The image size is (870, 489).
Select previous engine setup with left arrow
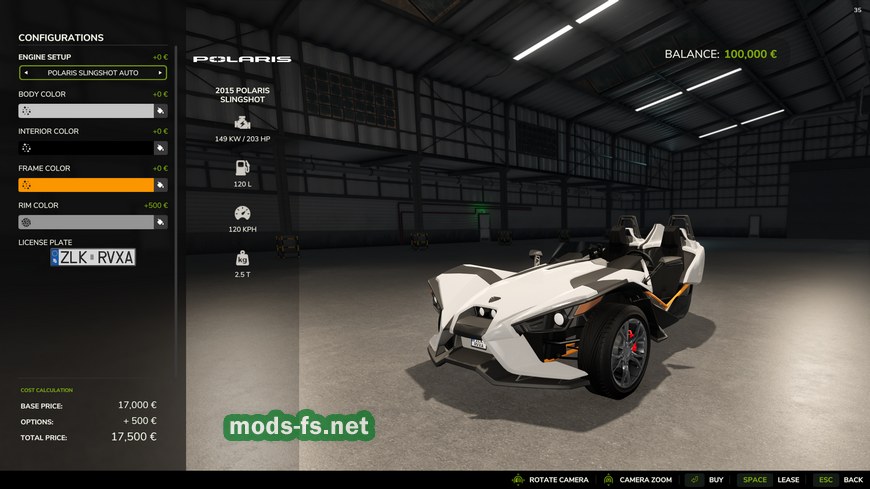26,73
